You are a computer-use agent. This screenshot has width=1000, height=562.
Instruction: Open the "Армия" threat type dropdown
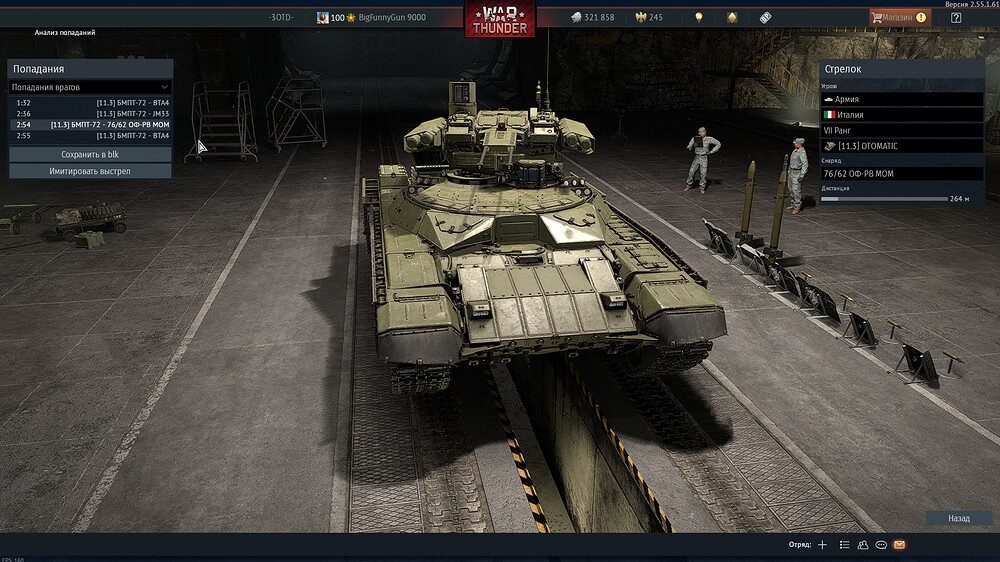click(x=902, y=100)
